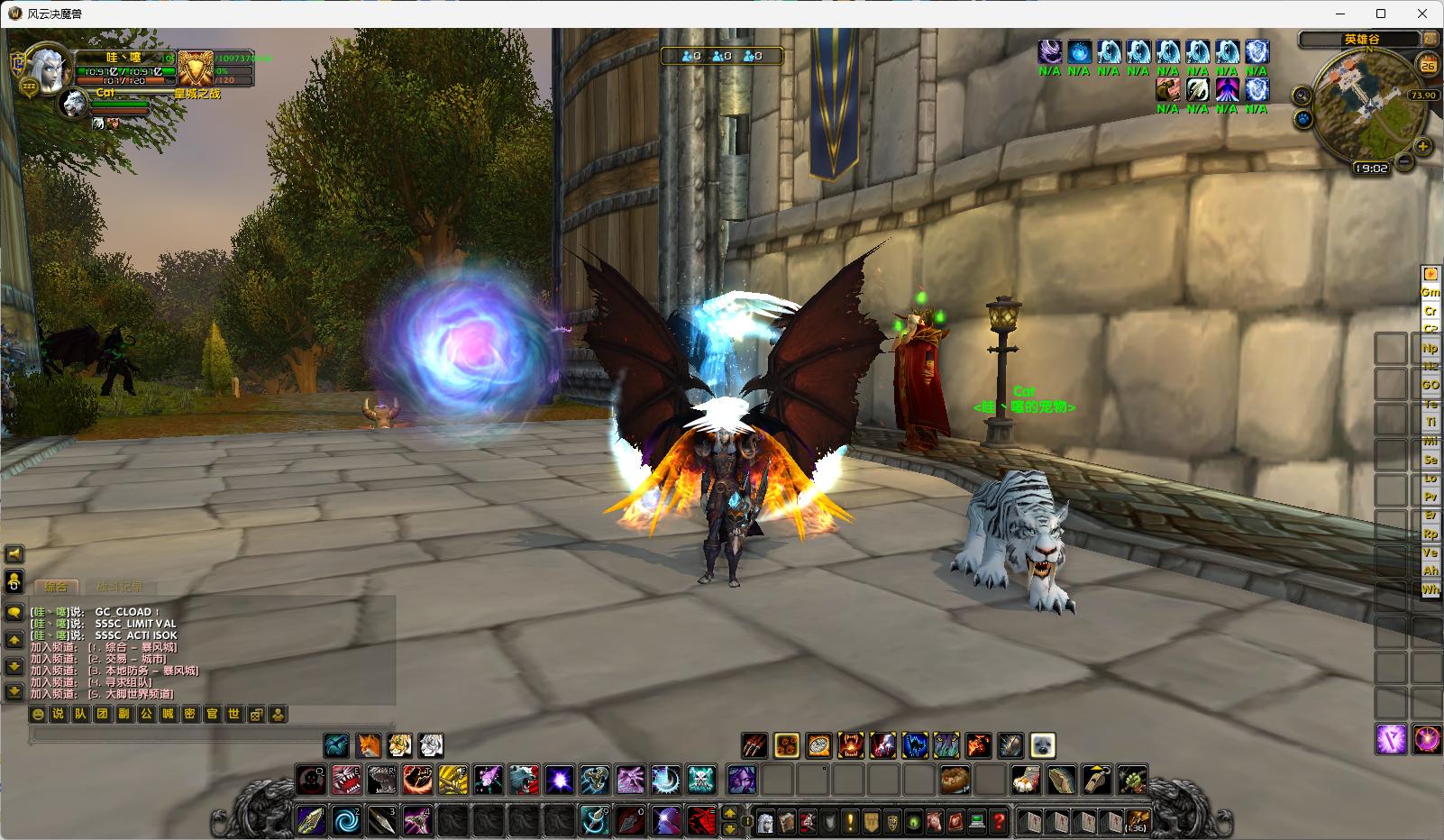Toggle the paw print tracking button

pos(1303,118)
